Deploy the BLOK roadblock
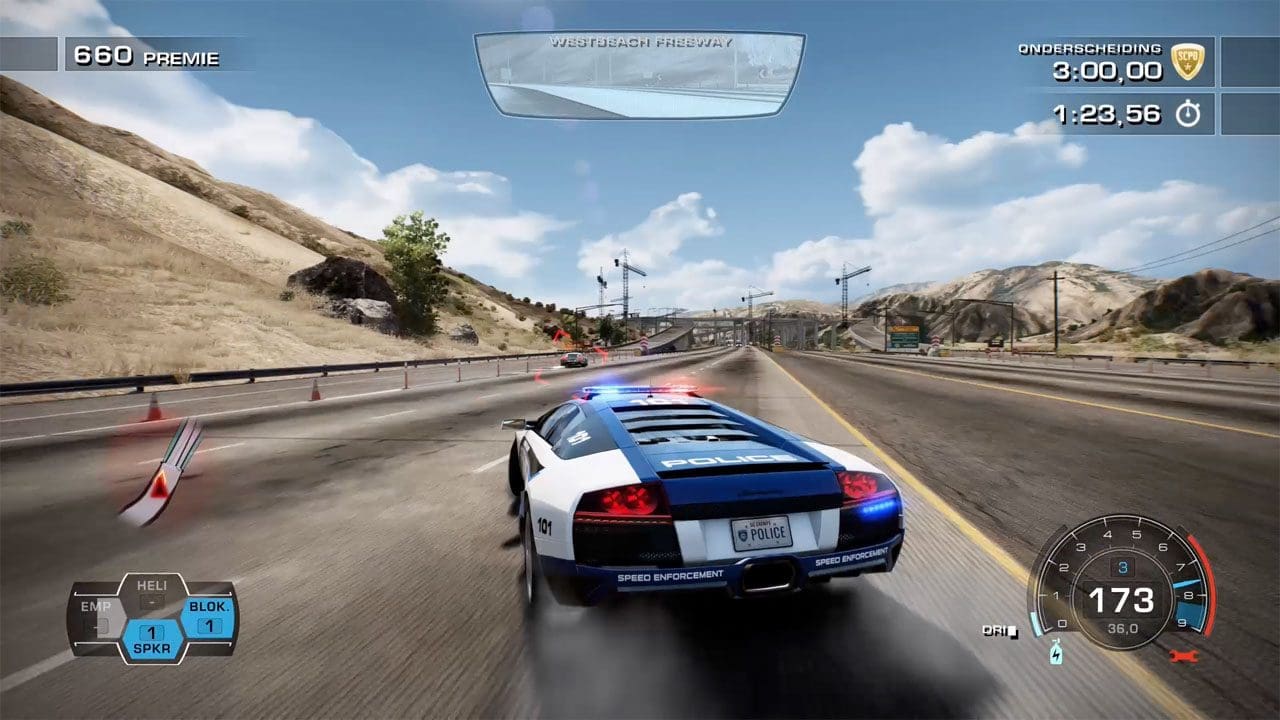1280x720 pixels. pos(209,617)
